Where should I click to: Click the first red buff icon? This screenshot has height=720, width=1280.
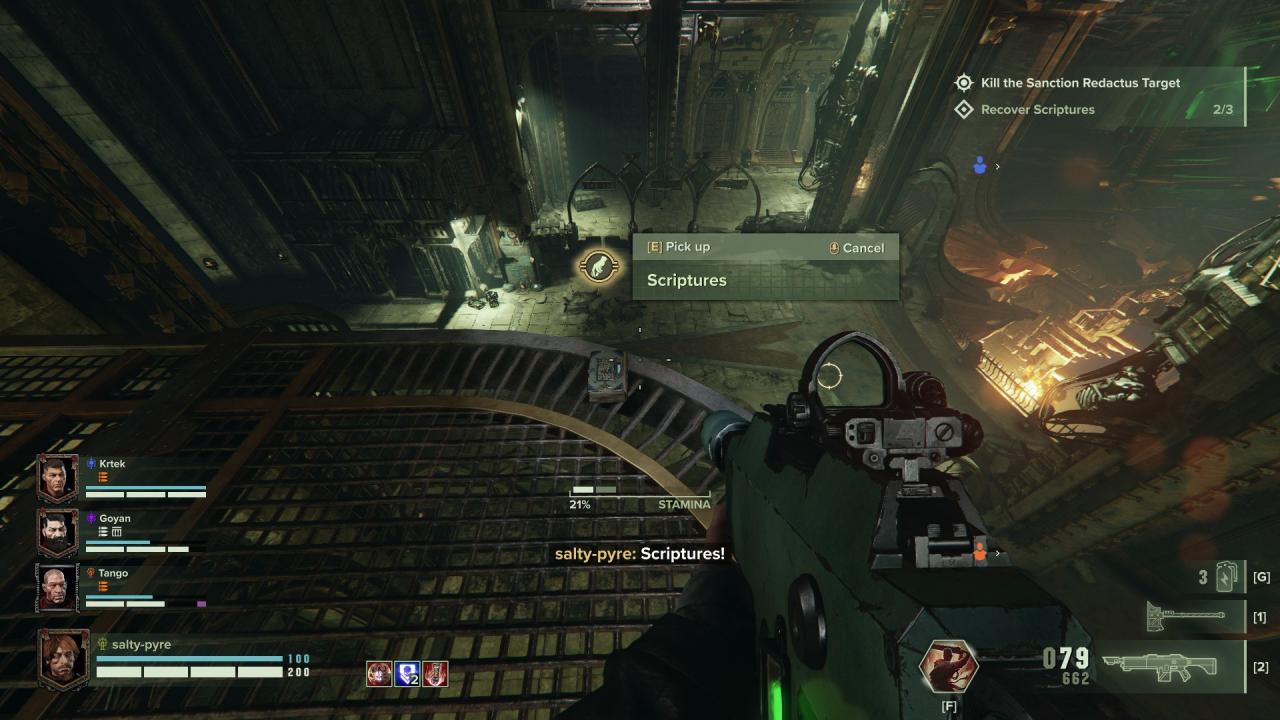(x=379, y=674)
